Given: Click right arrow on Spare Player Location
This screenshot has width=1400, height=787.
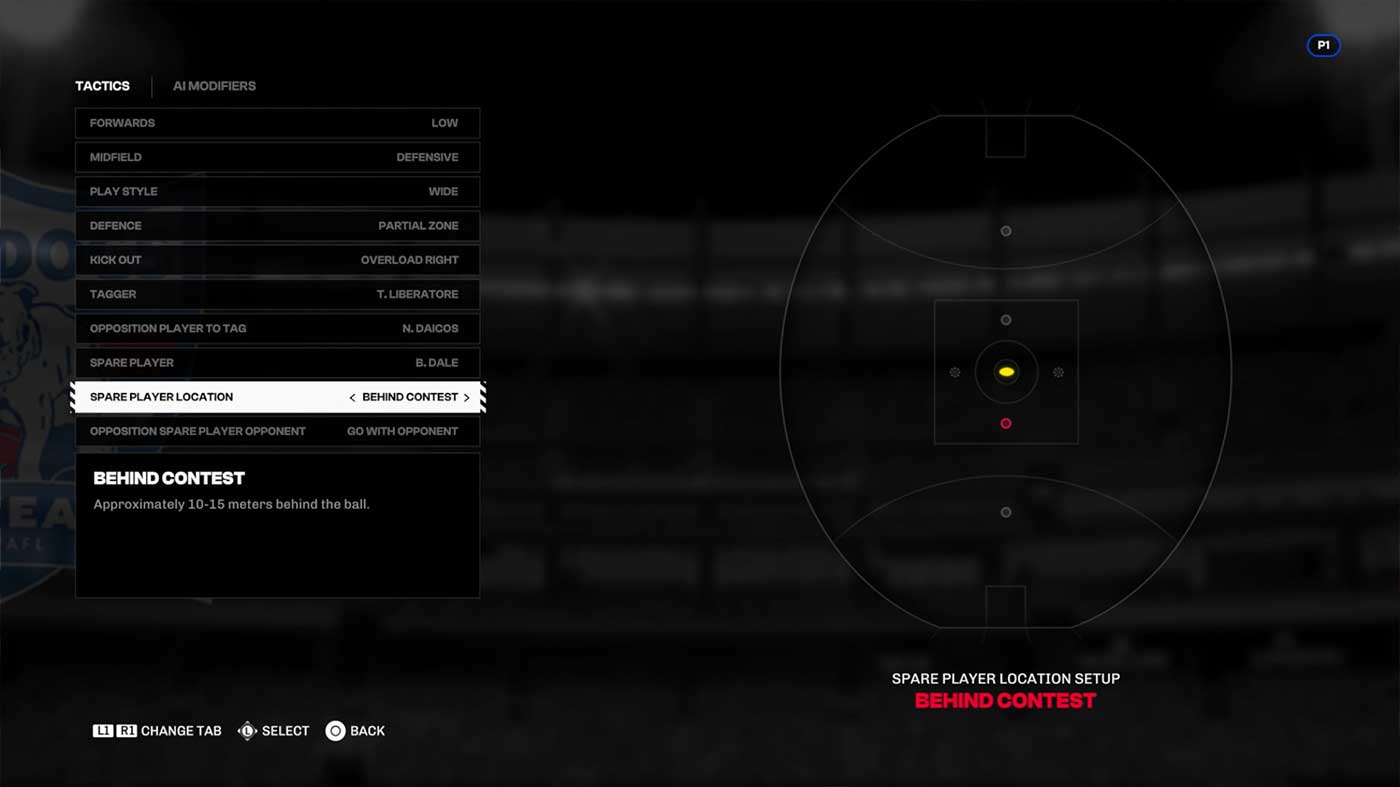Looking at the screenshot, I should point(467,398).
